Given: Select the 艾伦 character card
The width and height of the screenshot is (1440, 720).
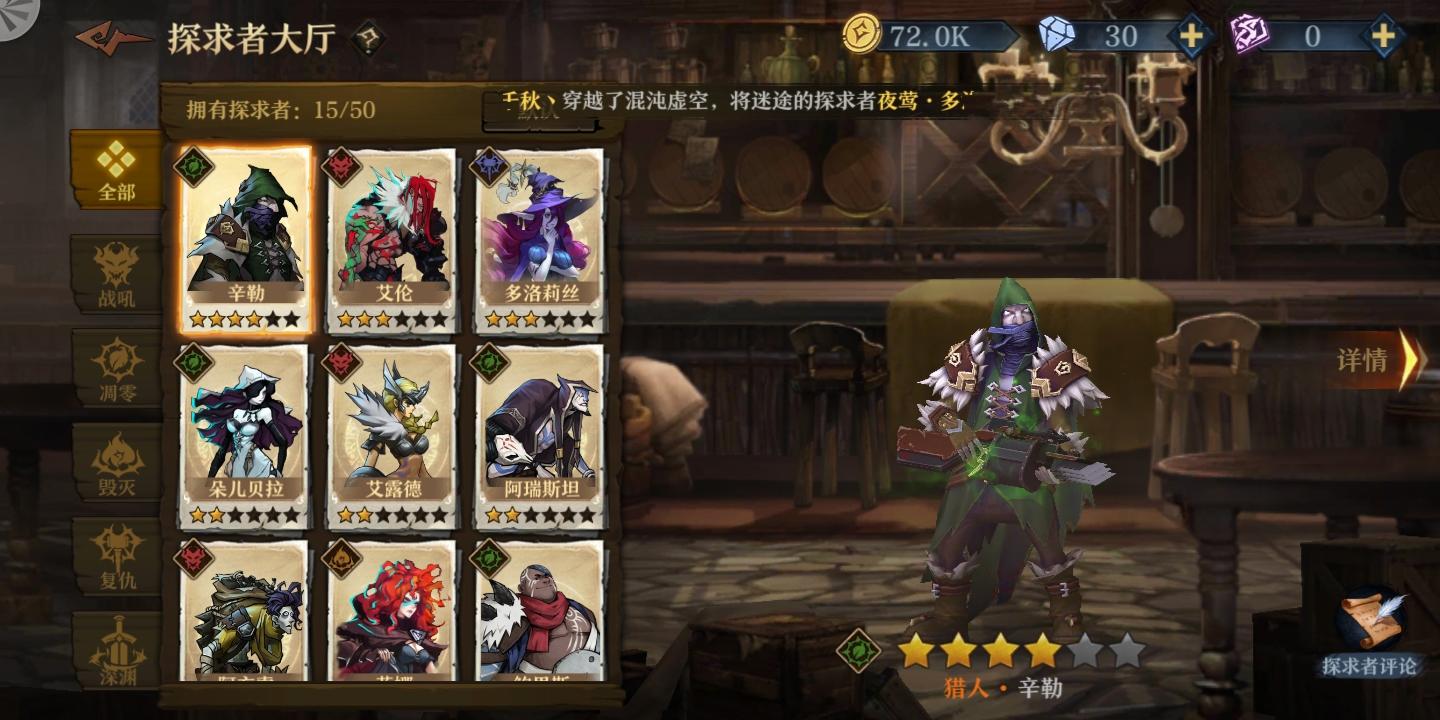Looking at the screenshot, I should pyautogui.click(x=391, y=230).
